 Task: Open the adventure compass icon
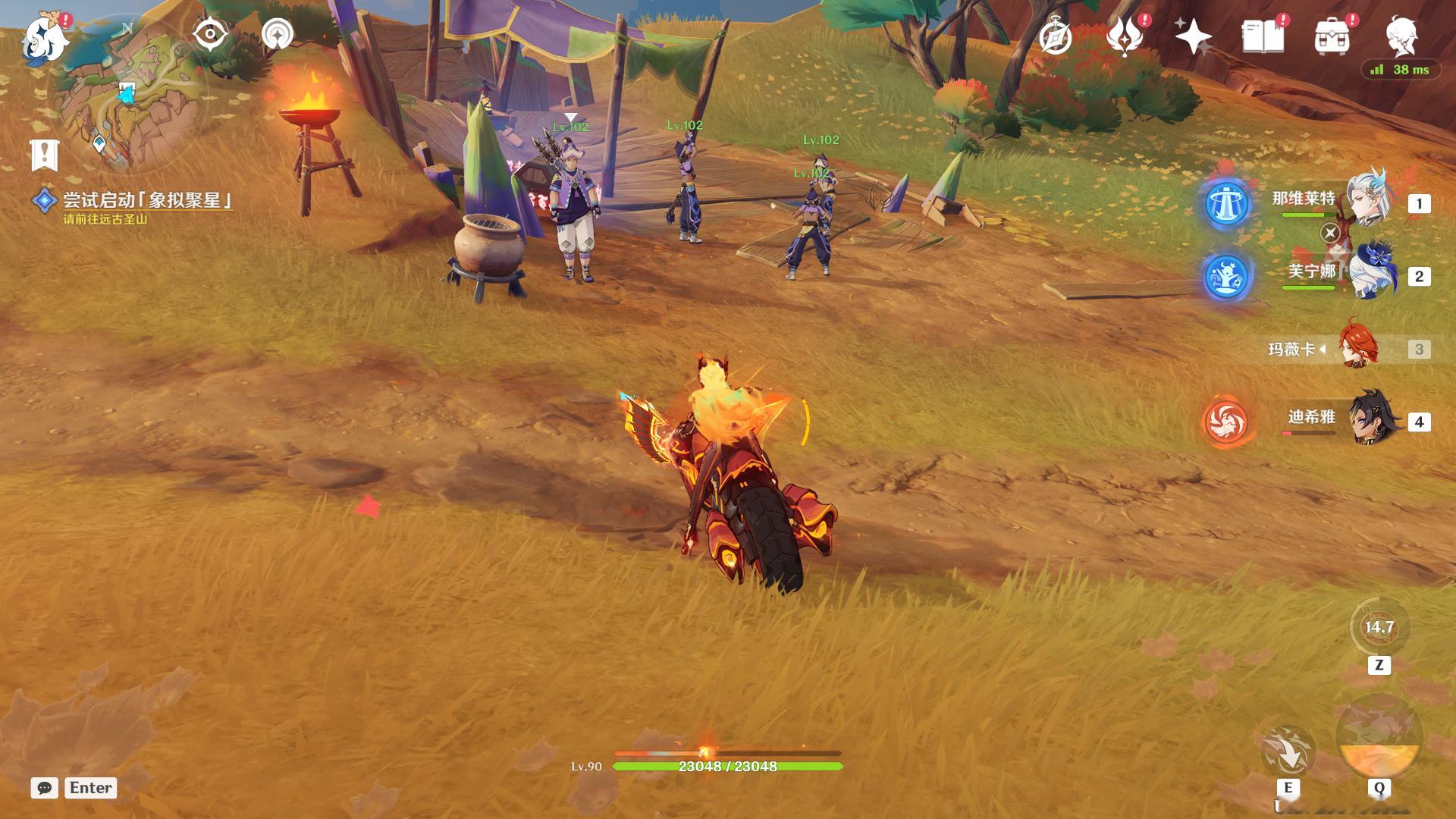point(1055,36)
